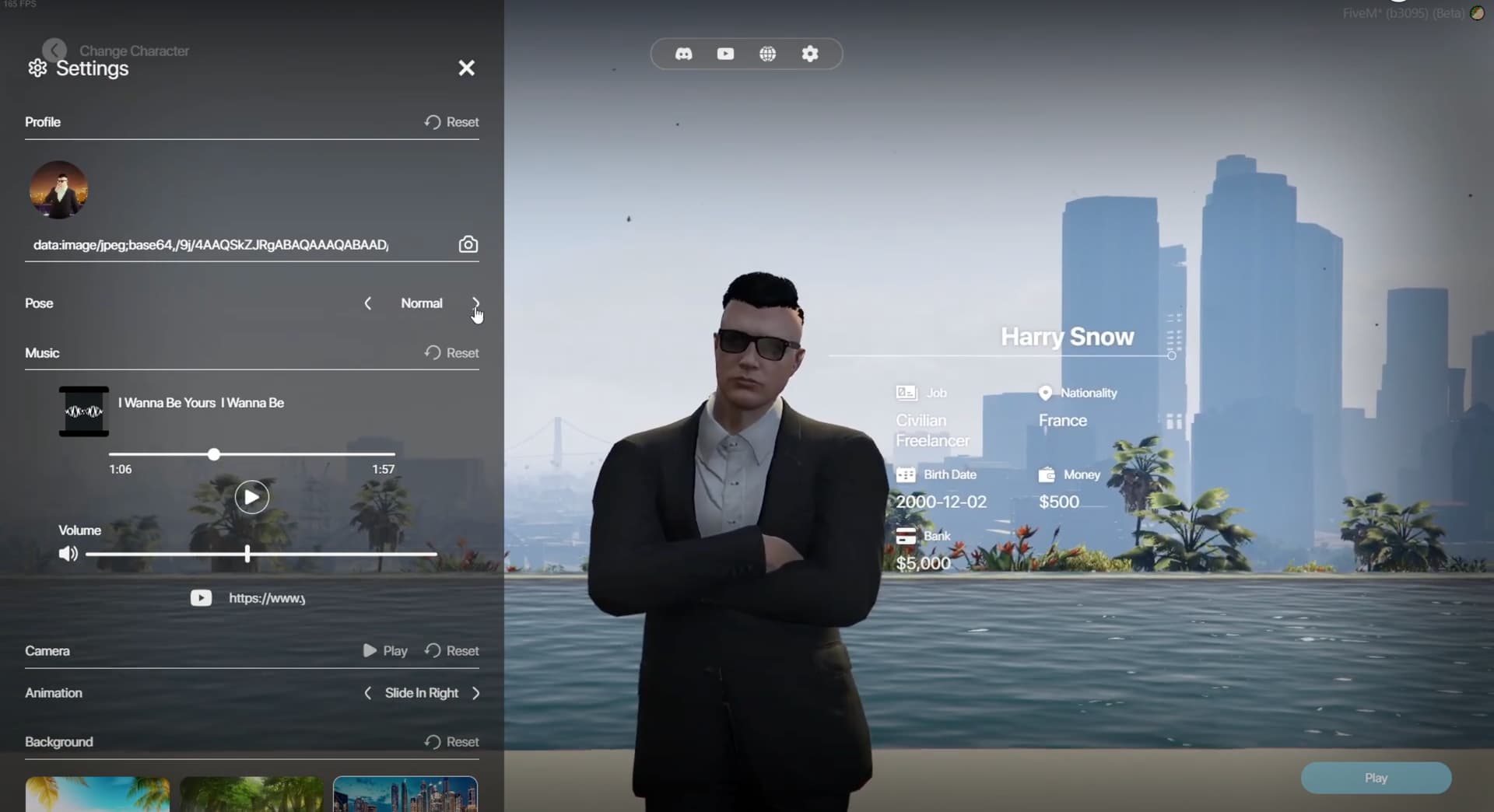Click the globe icon in top toolbar
The height and width of the screenshot is (812, 1494).
(768, 54)
